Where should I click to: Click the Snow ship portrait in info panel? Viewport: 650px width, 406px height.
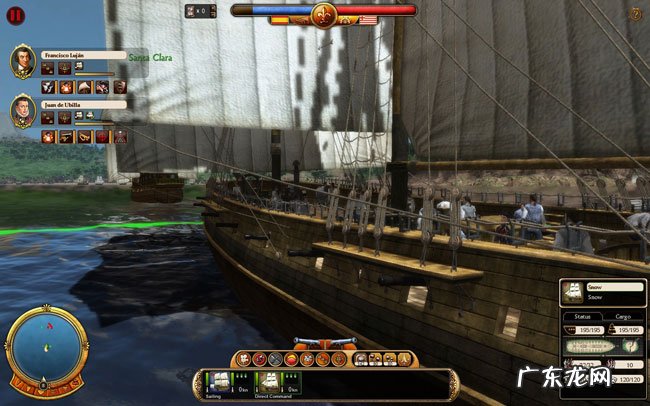coord(574,291)
